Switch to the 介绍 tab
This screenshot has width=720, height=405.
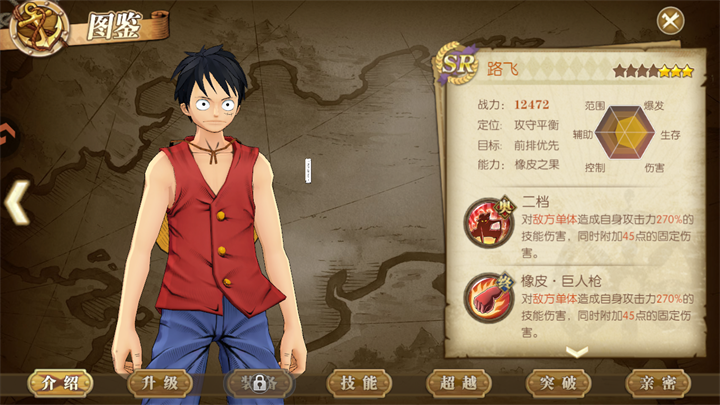pos(58,383)
